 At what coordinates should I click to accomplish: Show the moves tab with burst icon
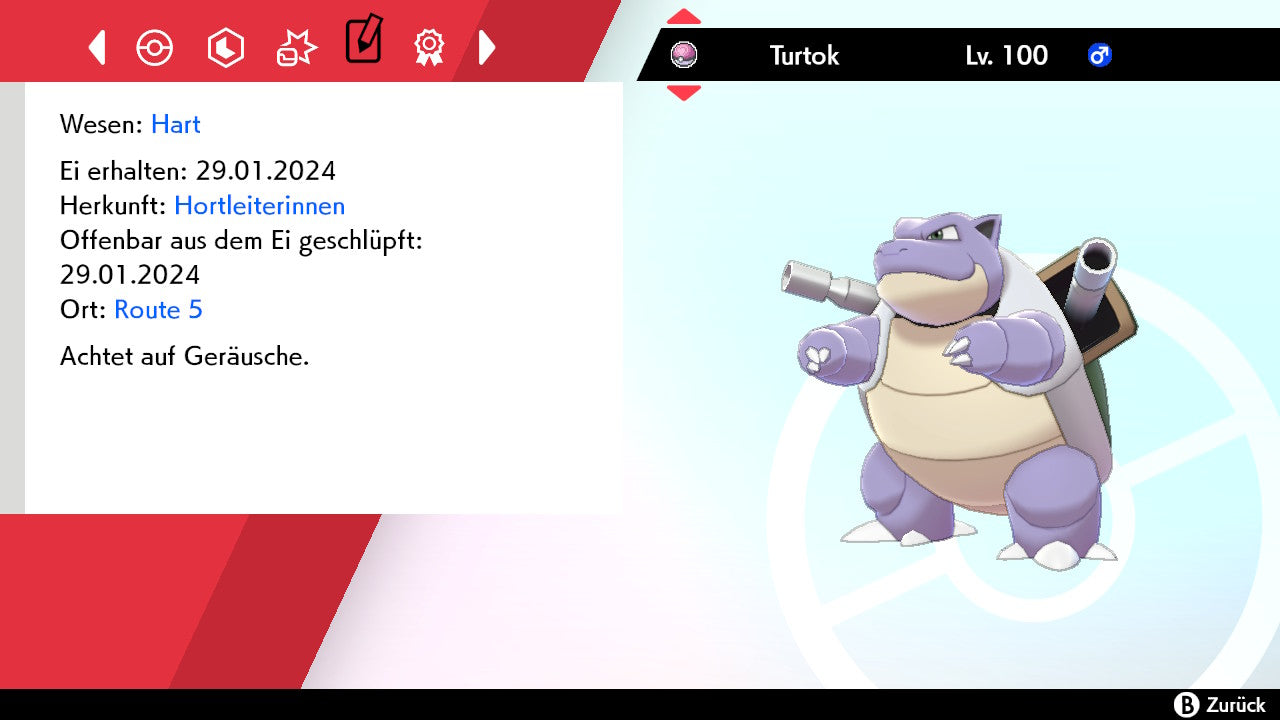296,47
